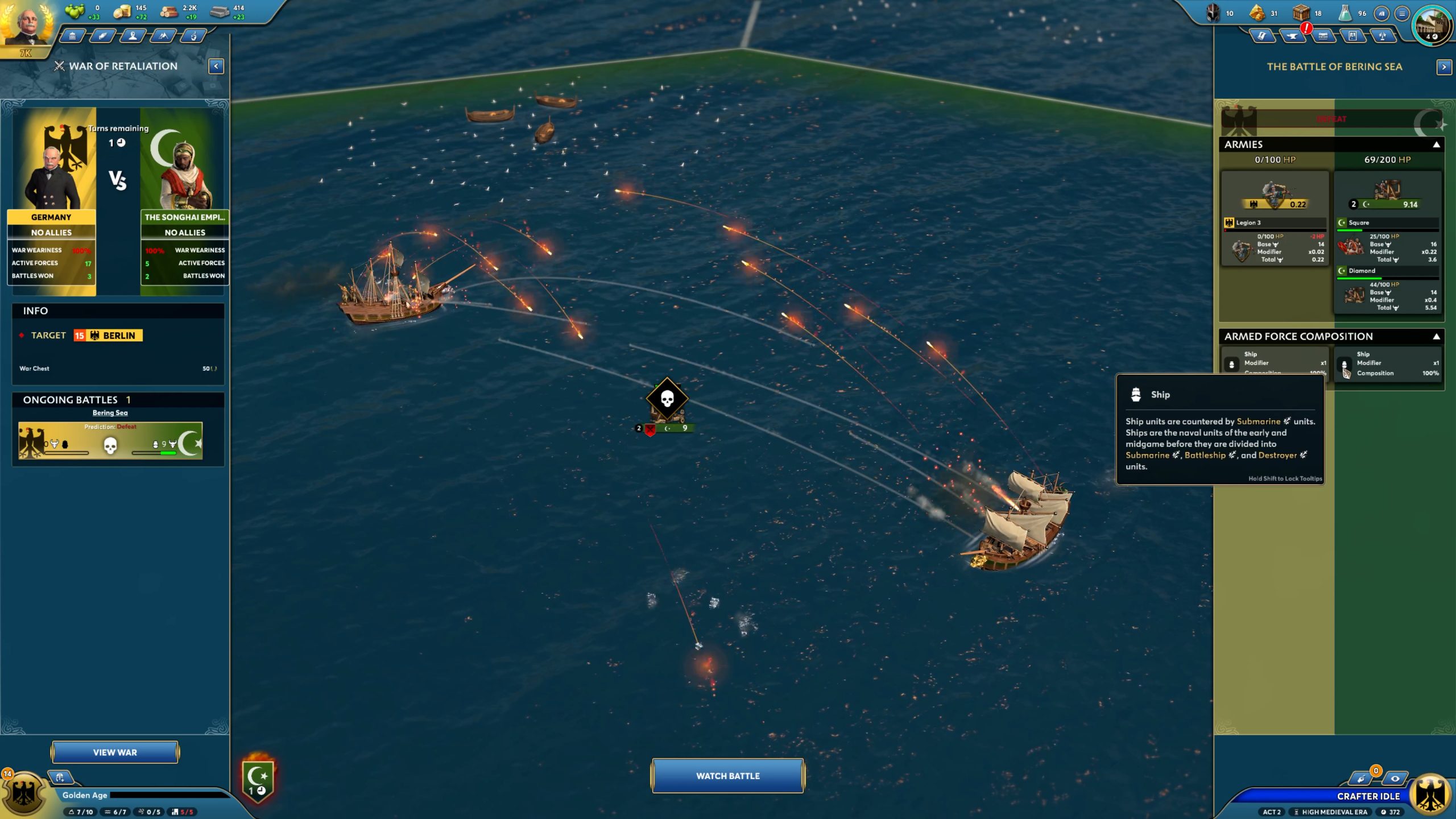Open the feather quill toolbar button

tap(102, 36)
